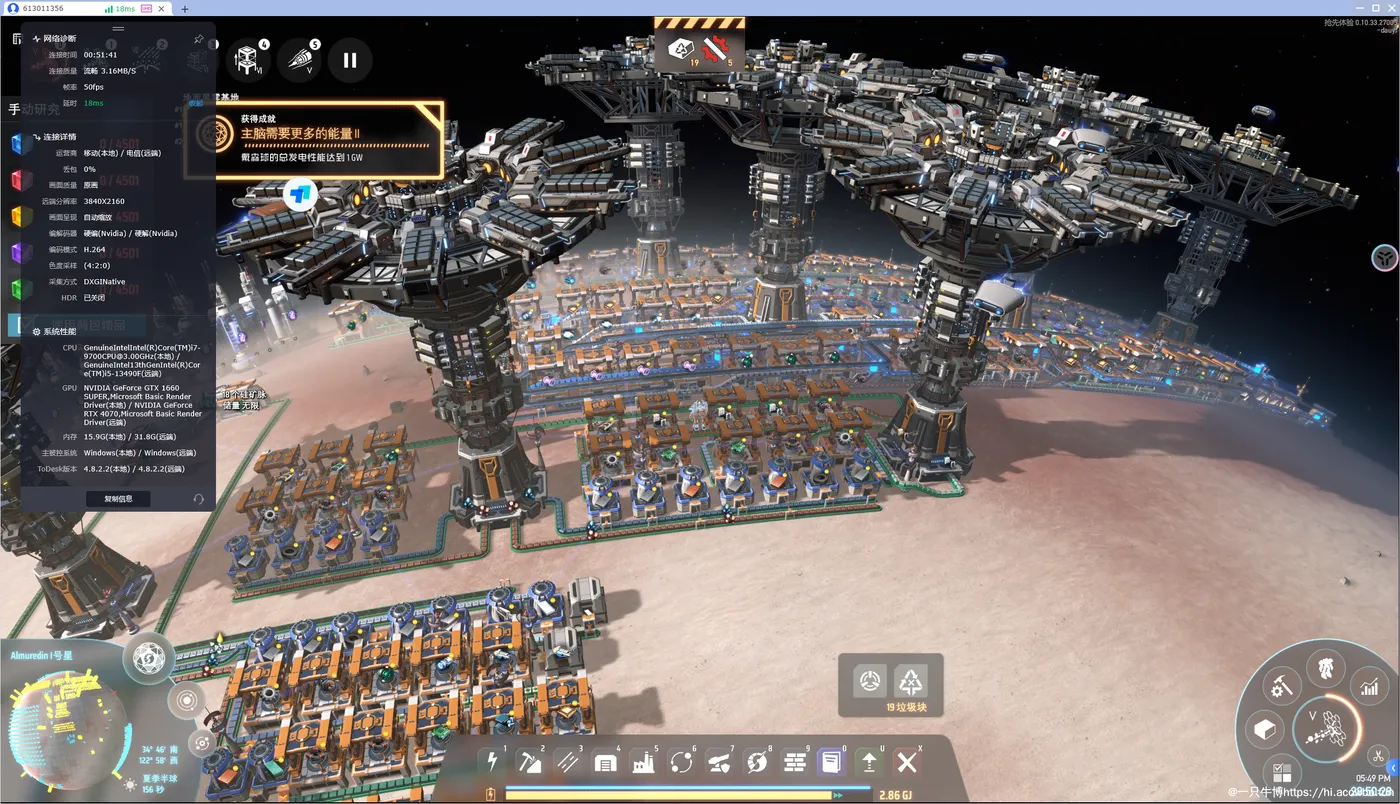Viewport: 1400px width, 804px height.
Task: Choose the conveyor belt build category
Action: (x=568, y=762)
